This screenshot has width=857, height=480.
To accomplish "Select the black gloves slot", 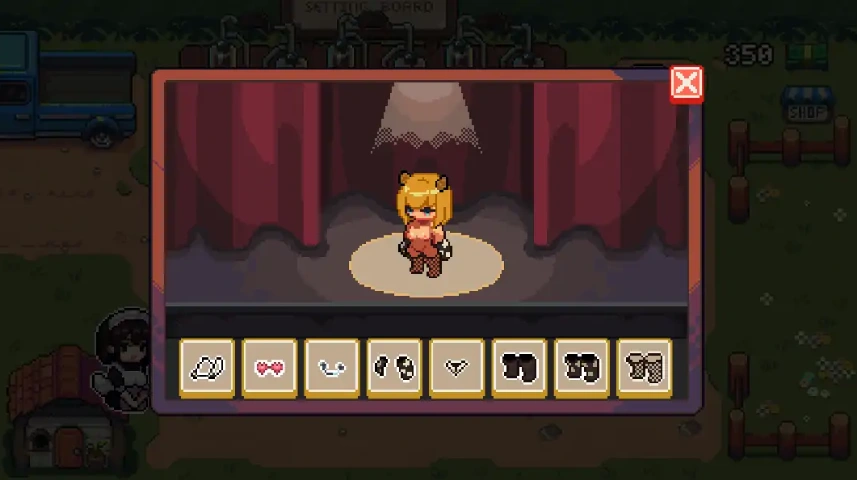I will (x=394, y=368).
